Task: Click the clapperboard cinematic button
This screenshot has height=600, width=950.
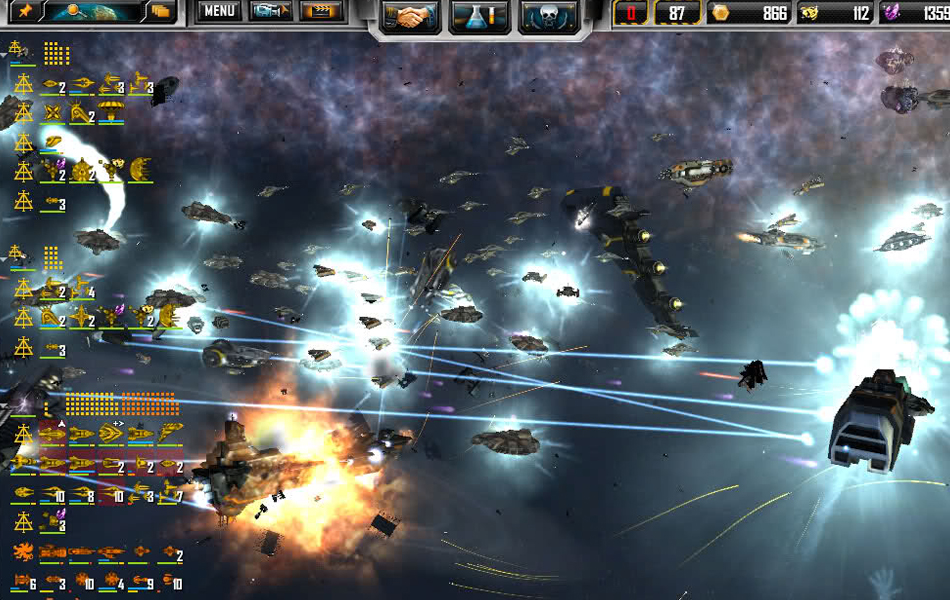Action: pyautogui.click(x=323, y=12)
